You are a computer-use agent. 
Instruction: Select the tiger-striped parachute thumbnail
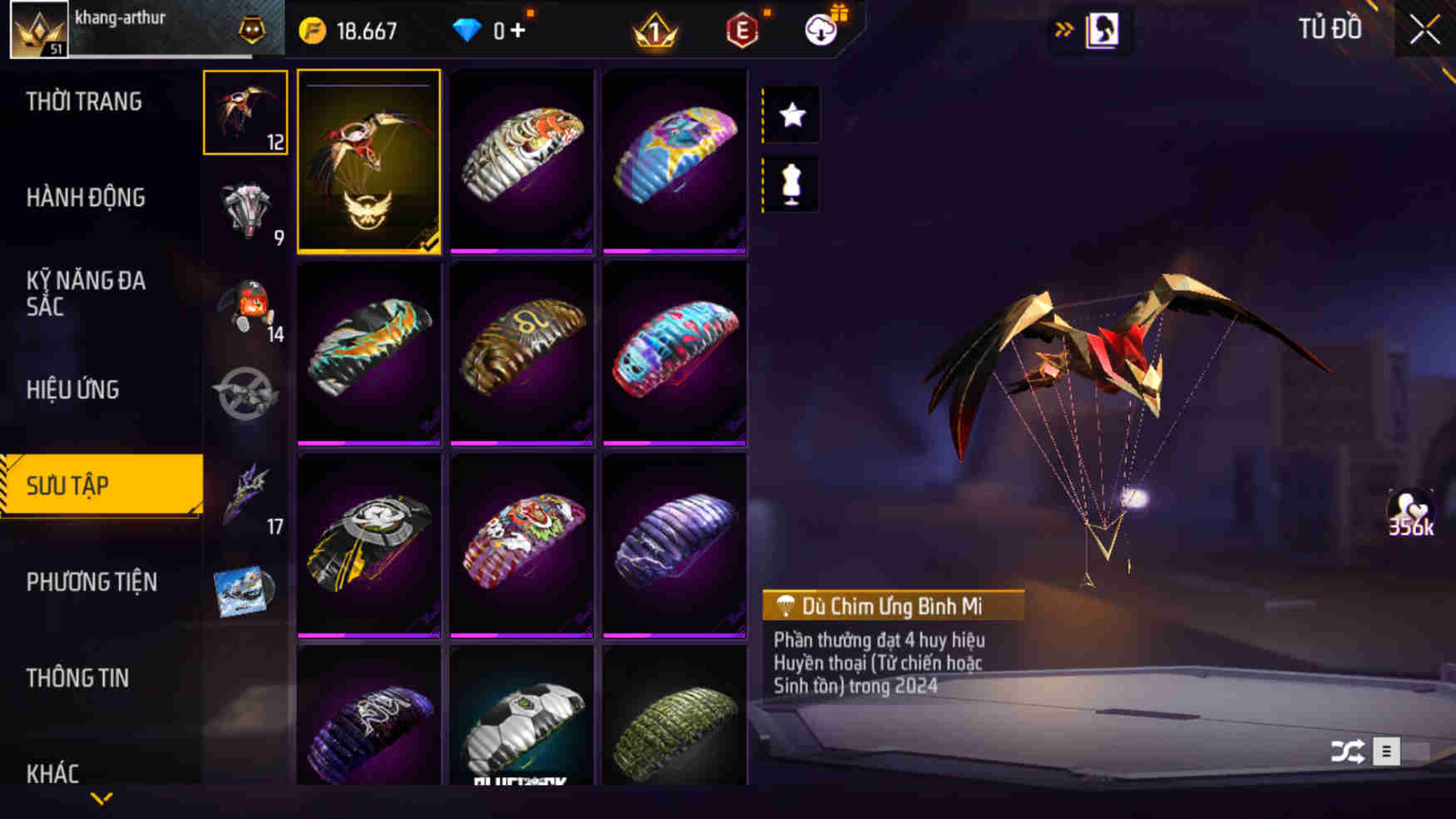click(x=522, y=160)
